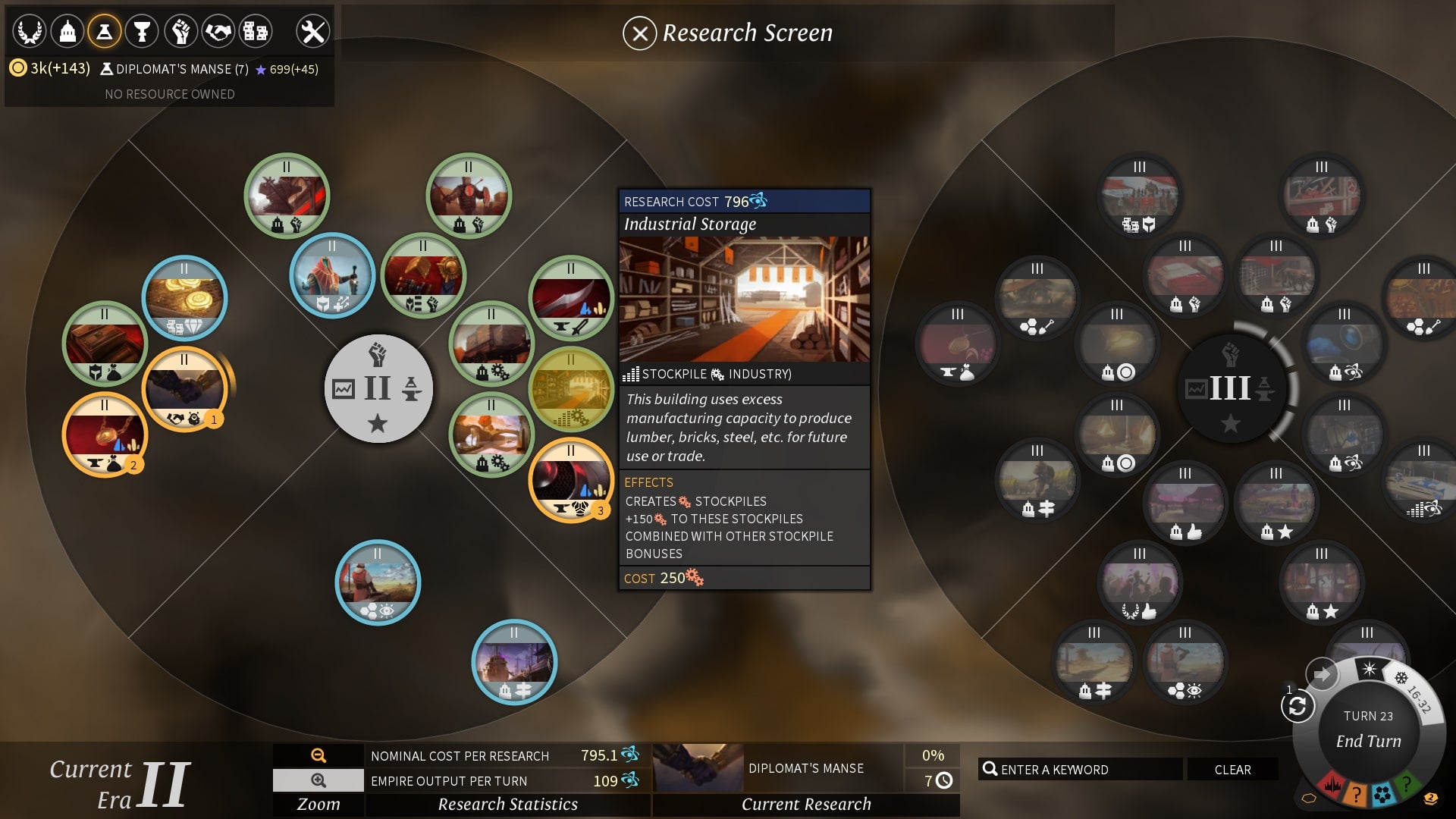
Task: Click the 0% Diplomat's Manse progress indicator
Action: click(x=934, y=755)
